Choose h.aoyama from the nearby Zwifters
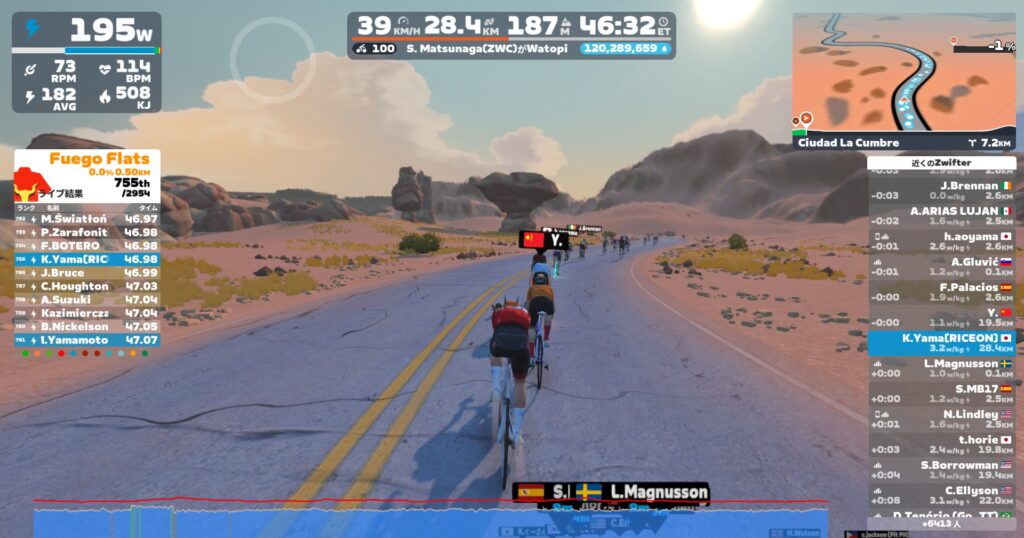 tap(941, 242)
